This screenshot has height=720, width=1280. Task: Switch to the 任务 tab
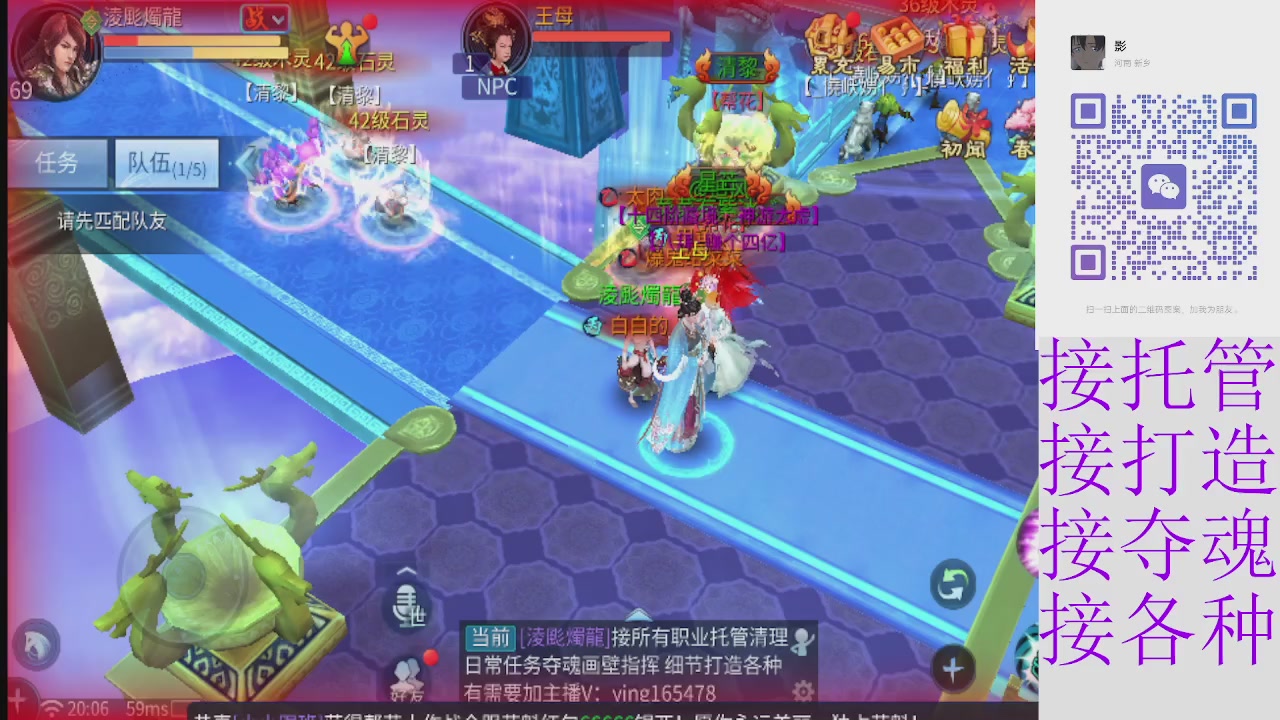point(56,163)
